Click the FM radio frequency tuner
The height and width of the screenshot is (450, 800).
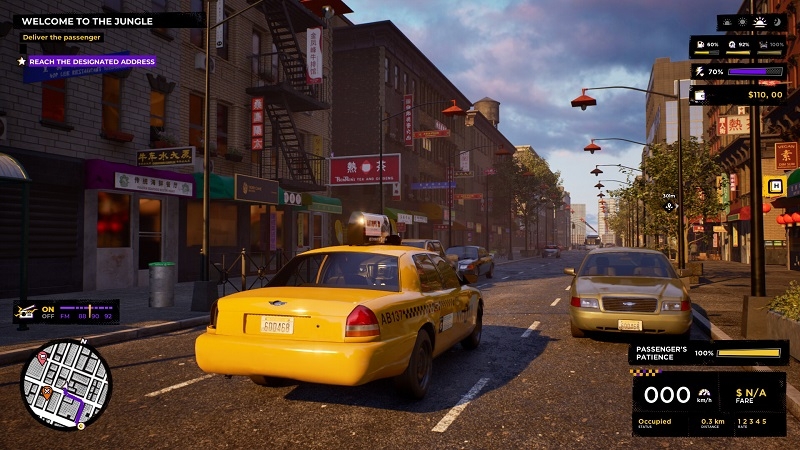pyautogui.click(x=88, y=312)
